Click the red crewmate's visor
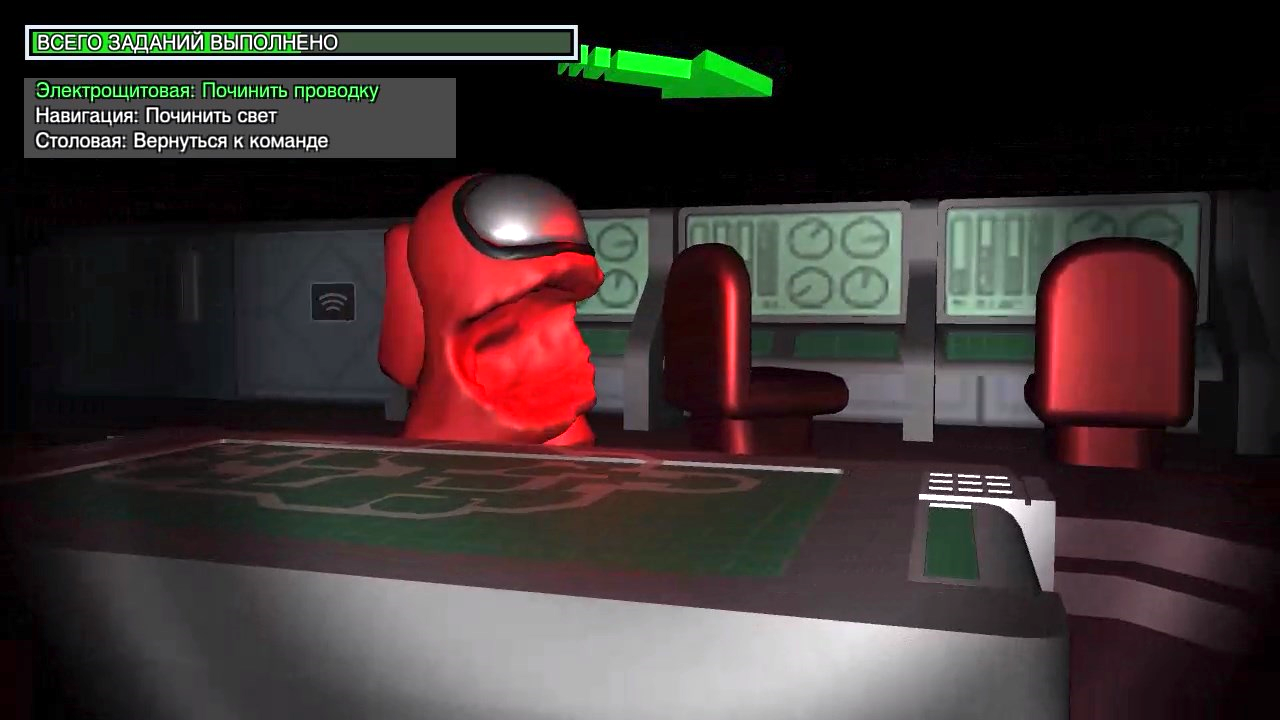The height and width of the screenshot is (720, 1280). (x=525, y=220)
